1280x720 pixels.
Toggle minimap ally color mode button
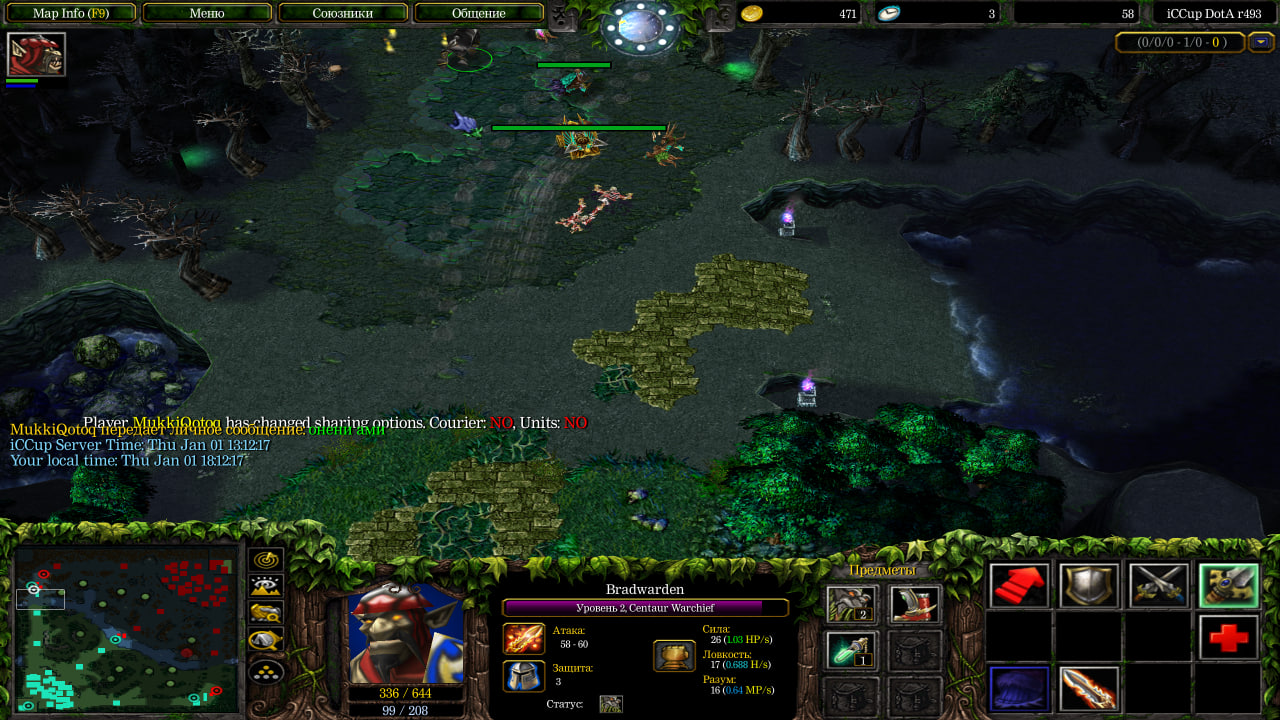tap(266, 613)
